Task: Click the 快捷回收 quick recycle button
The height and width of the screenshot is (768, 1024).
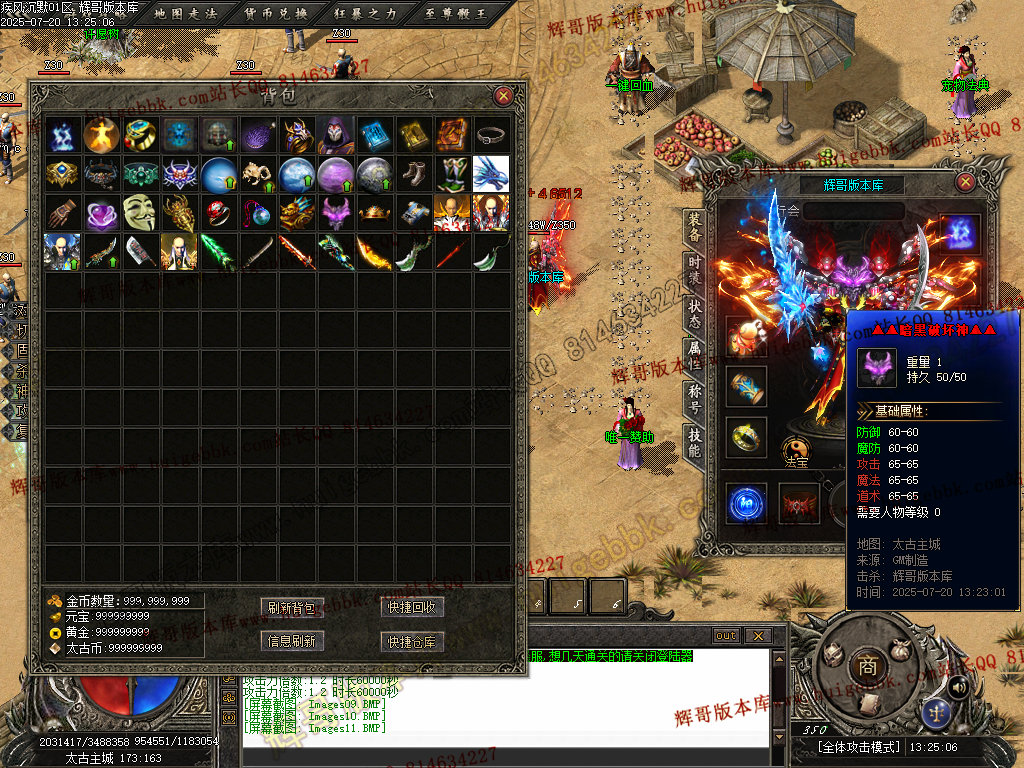Action: tap(412, 607)
